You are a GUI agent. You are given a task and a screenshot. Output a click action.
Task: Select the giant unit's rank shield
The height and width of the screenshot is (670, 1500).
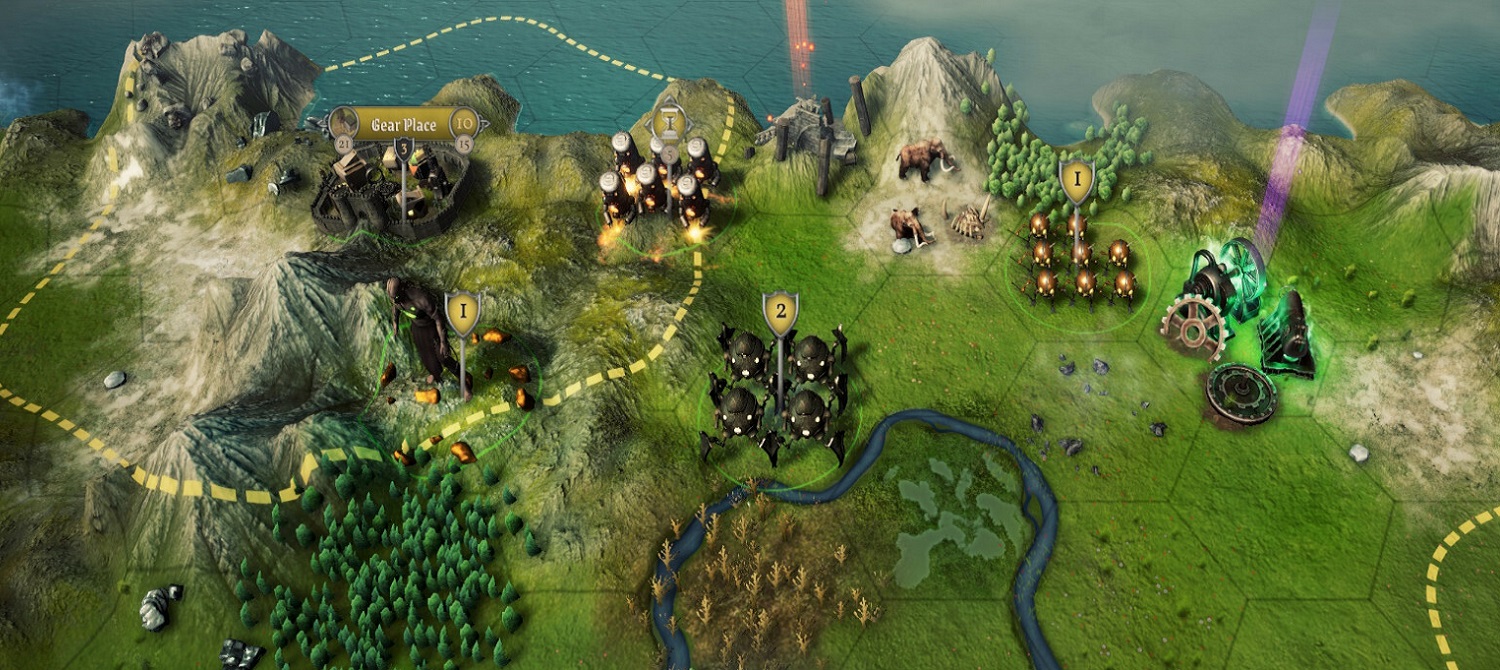pos(463,313)
